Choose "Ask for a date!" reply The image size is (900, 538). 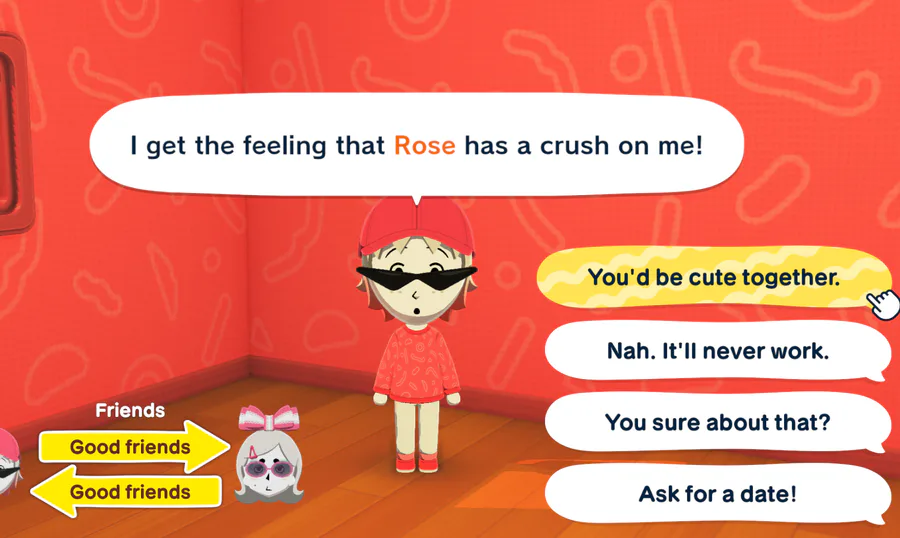tap(717, 494)
